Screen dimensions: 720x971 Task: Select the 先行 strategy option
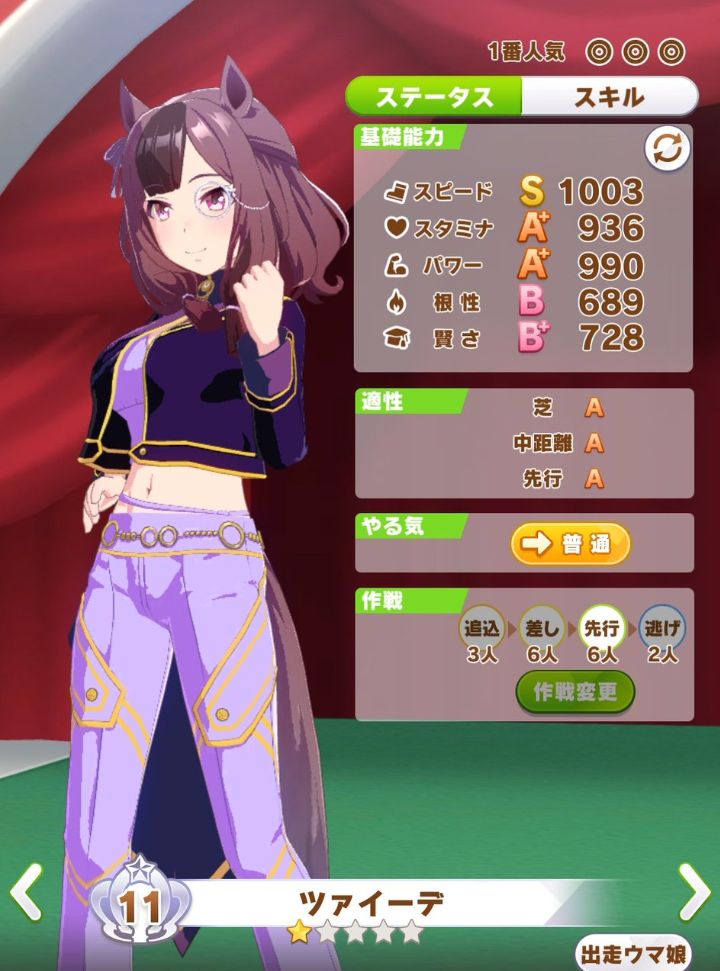point(602,629)
